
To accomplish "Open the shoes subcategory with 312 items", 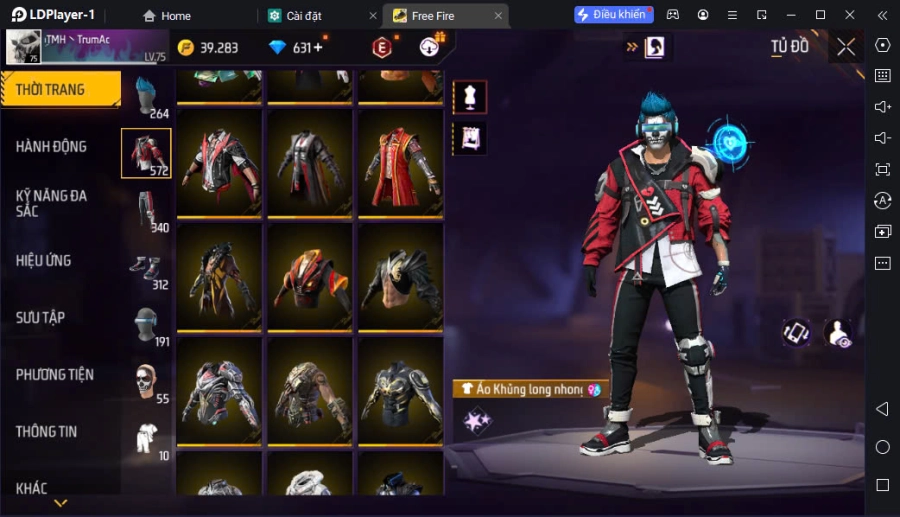I will point(147,268).
